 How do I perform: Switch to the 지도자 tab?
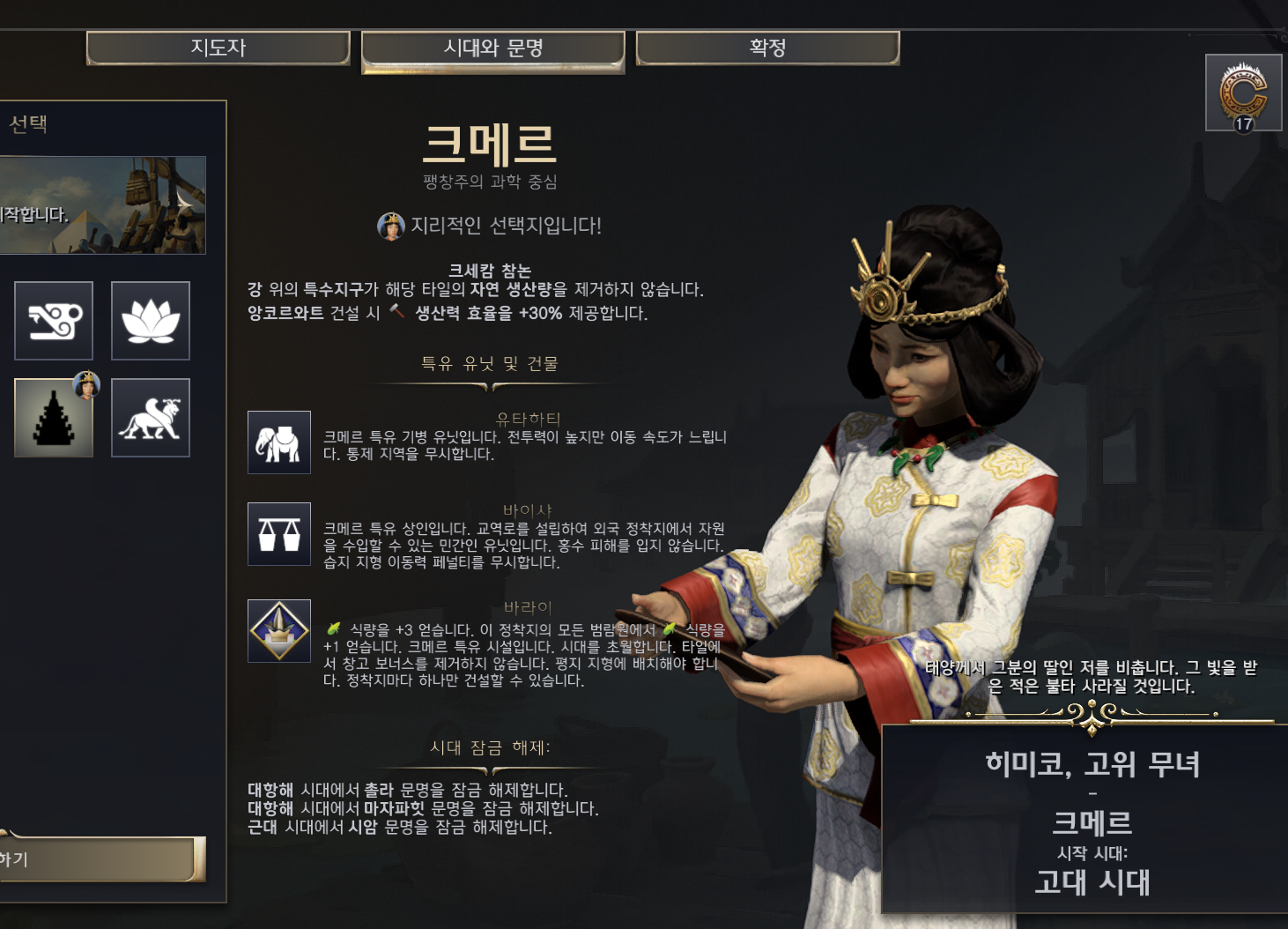(x=218, y=48)
